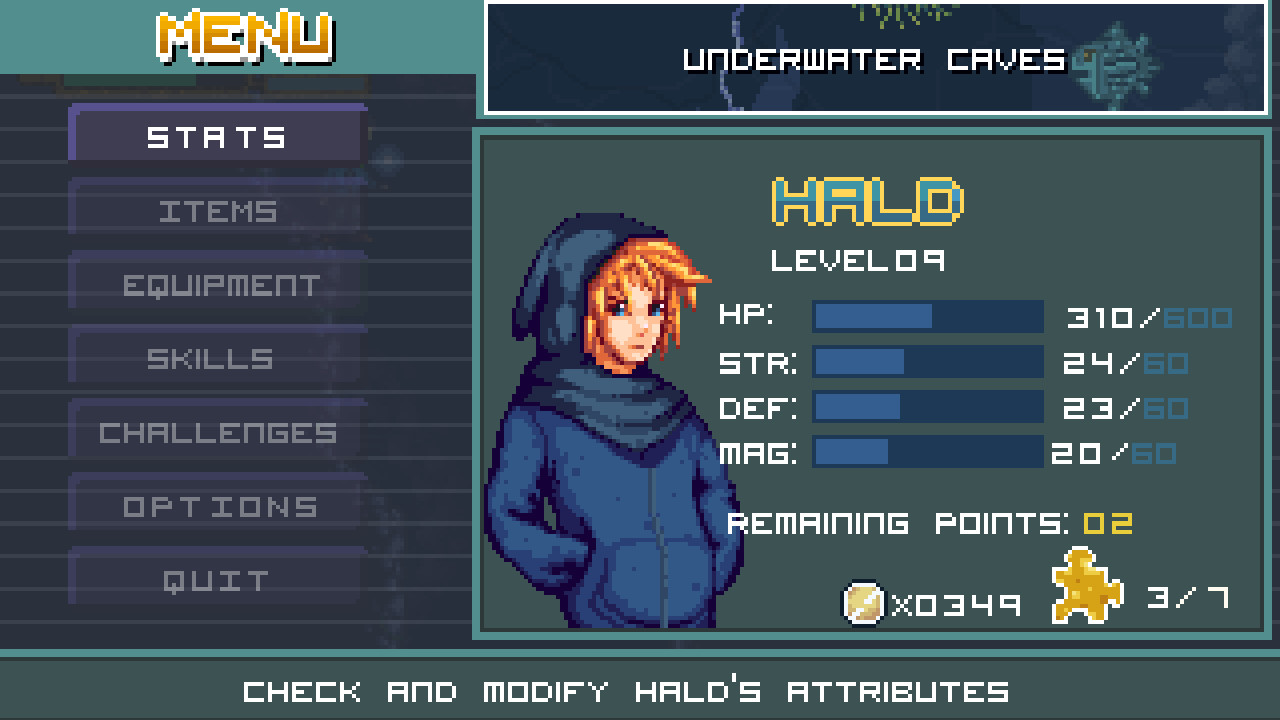
Task: Select the remaining points counter showing 02
Action: point(1112,521)
